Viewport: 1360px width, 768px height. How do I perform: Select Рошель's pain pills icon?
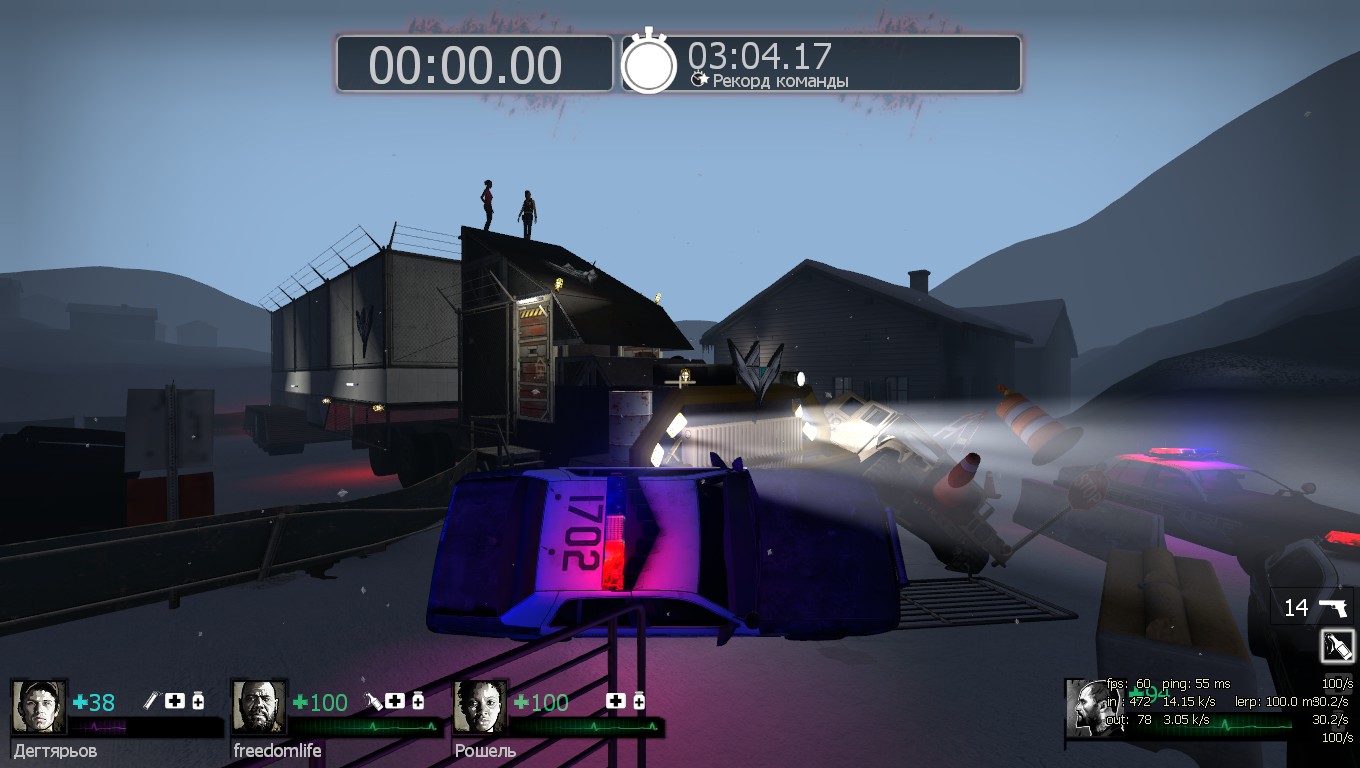click(638, 701)
